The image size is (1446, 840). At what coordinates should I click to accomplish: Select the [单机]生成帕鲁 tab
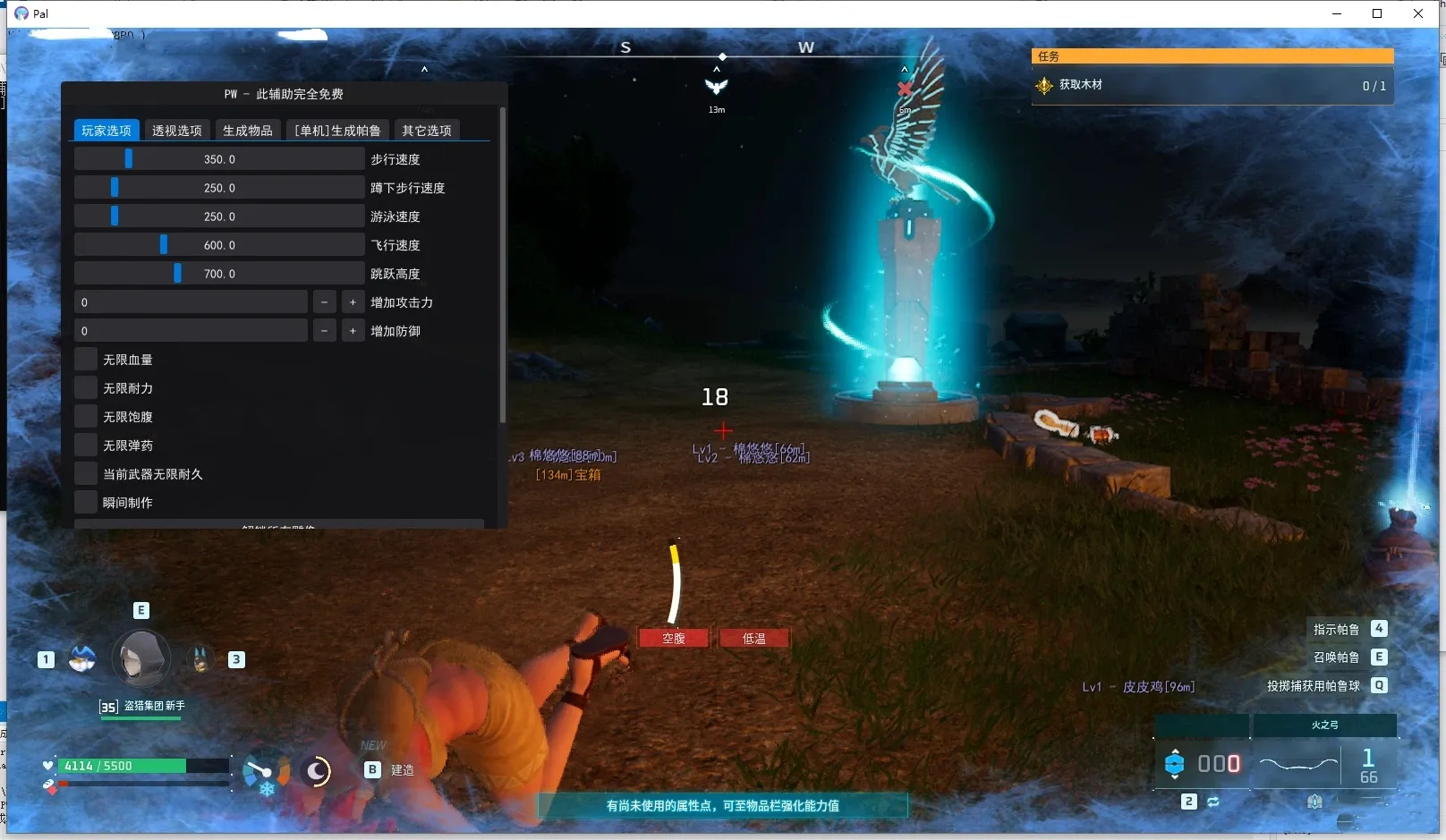tap(337, 130)
